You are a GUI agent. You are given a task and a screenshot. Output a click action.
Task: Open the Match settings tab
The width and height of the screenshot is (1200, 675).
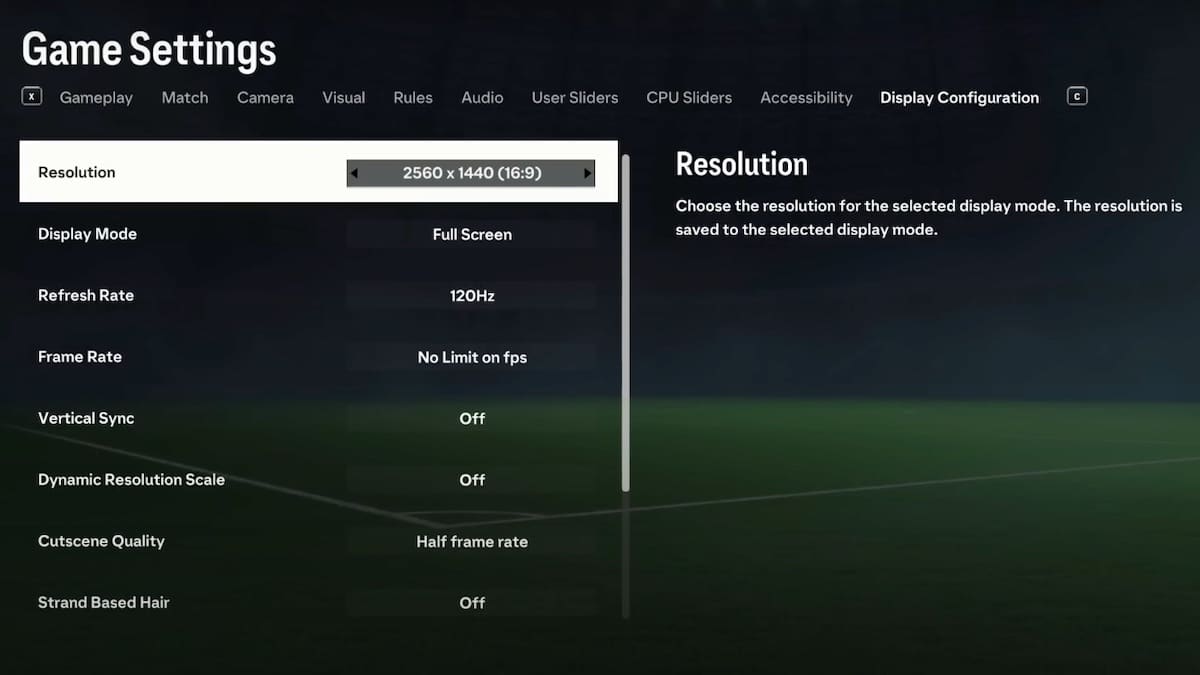[185, 98]
